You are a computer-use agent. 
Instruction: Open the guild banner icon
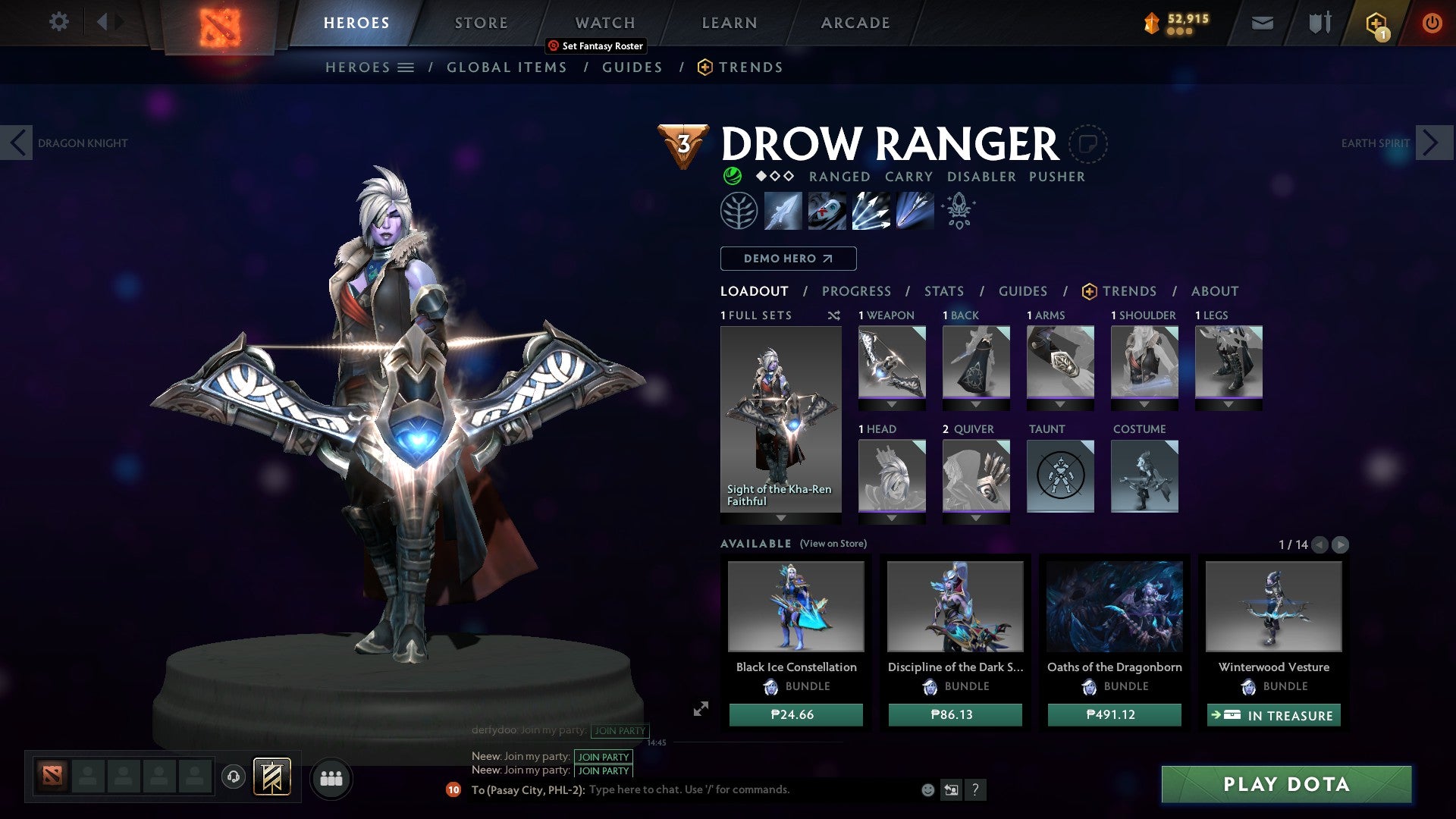273,777
